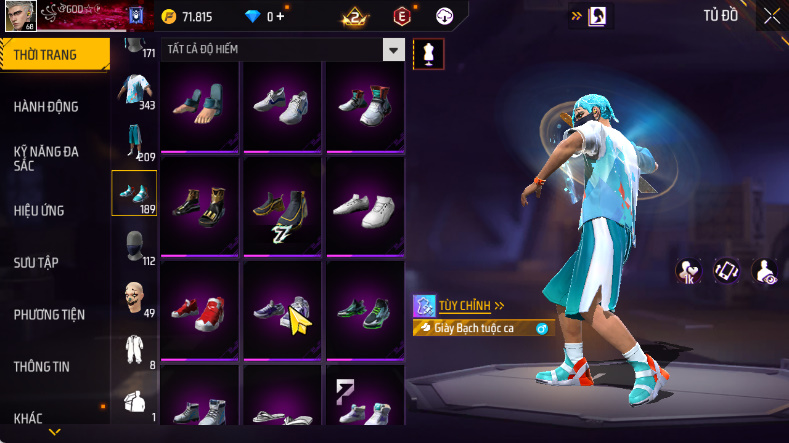789x443 pixels.
Task: Select the red sneakers item
Action: (x=199, y=309)
